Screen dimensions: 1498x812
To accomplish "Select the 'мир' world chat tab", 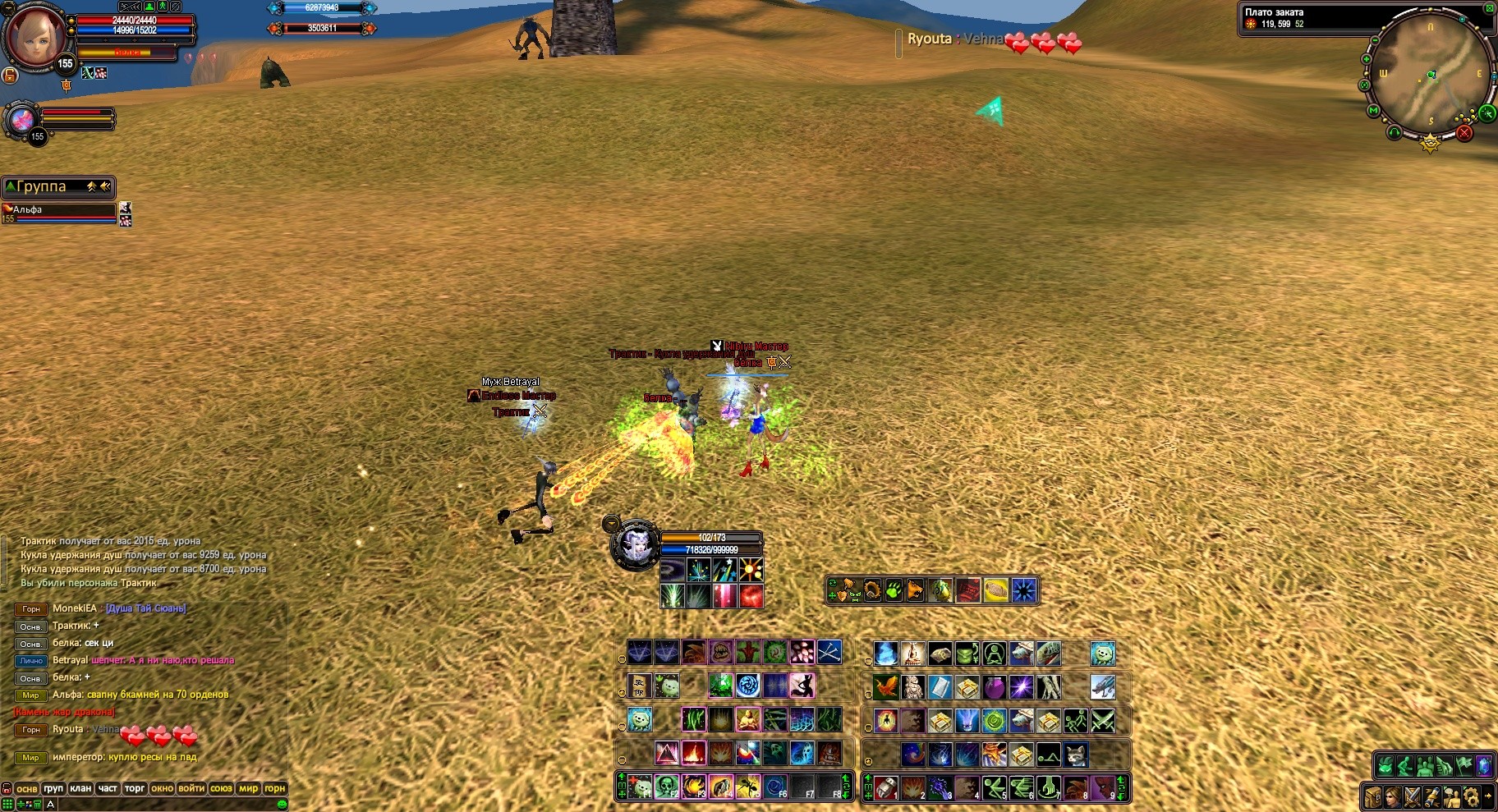I will pyautogui.click(x=248, y=788).
